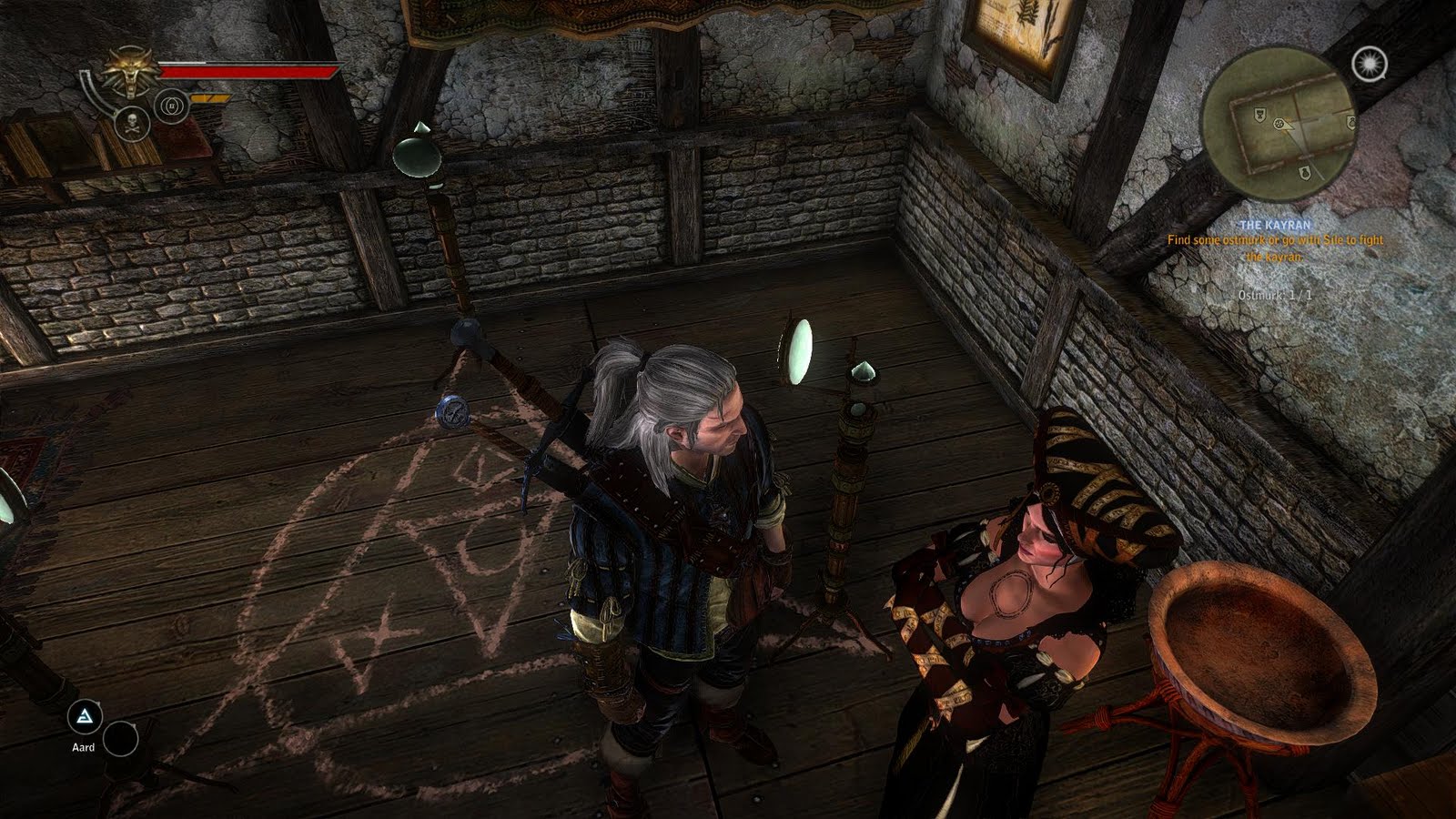
Task: Click the circular potion slot icon beside the skull
Action: 171,106
